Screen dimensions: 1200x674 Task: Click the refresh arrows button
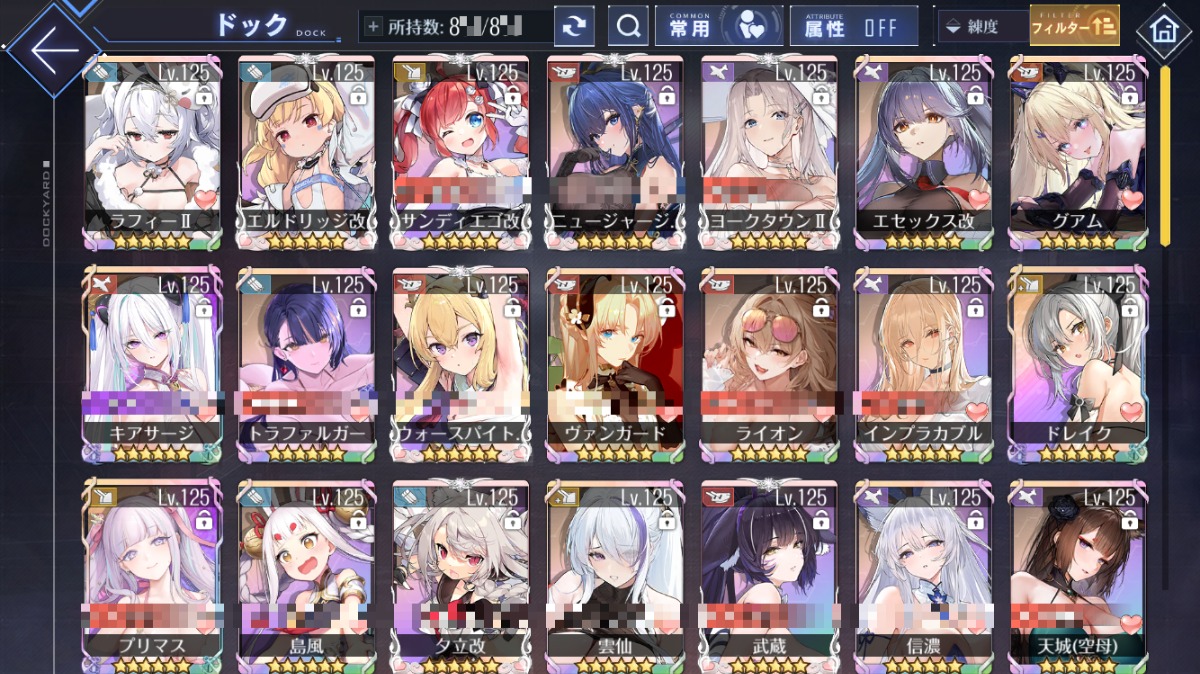click(574, 27)
